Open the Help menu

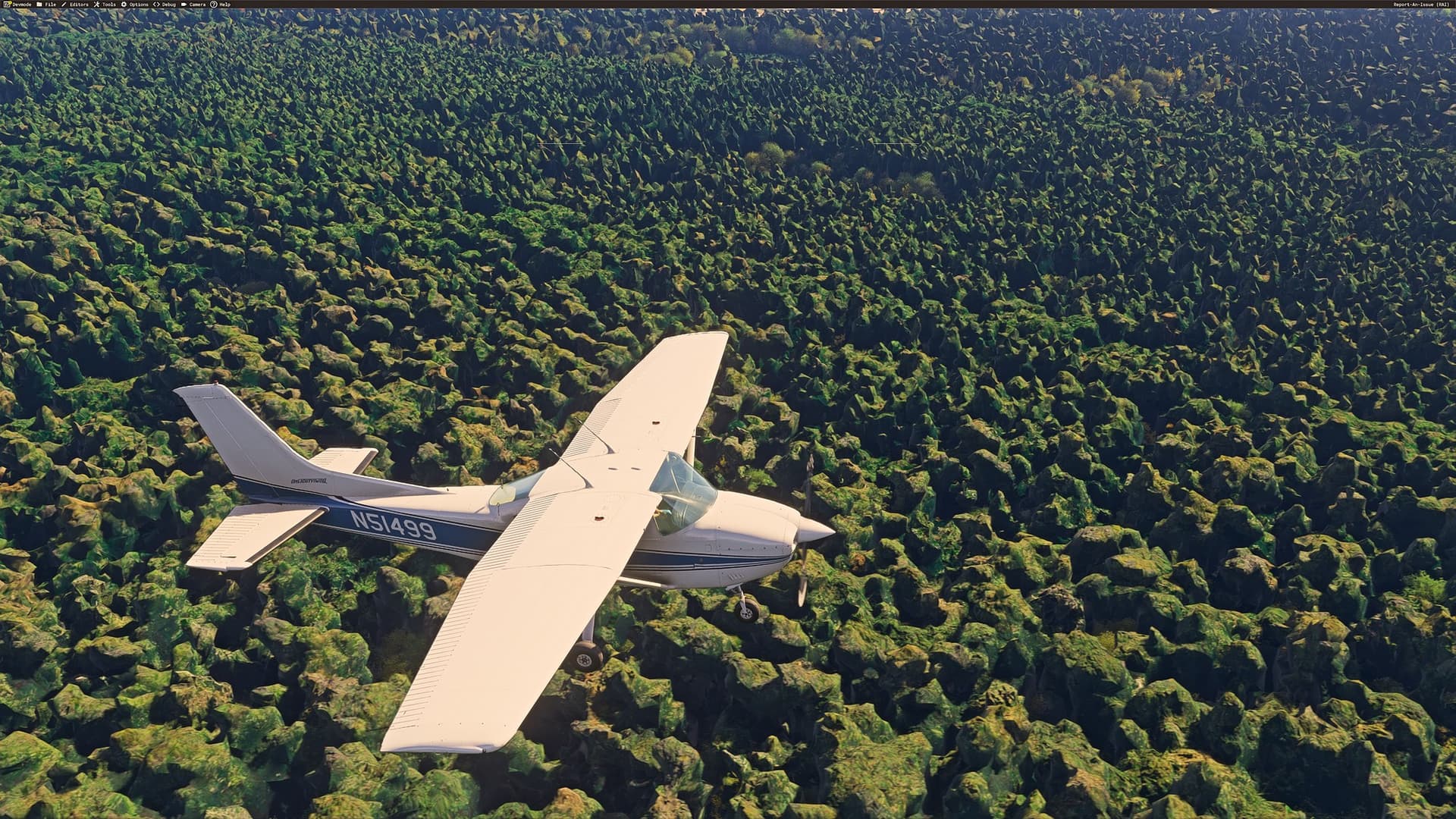pyautogui.click(x=225, y=4)
